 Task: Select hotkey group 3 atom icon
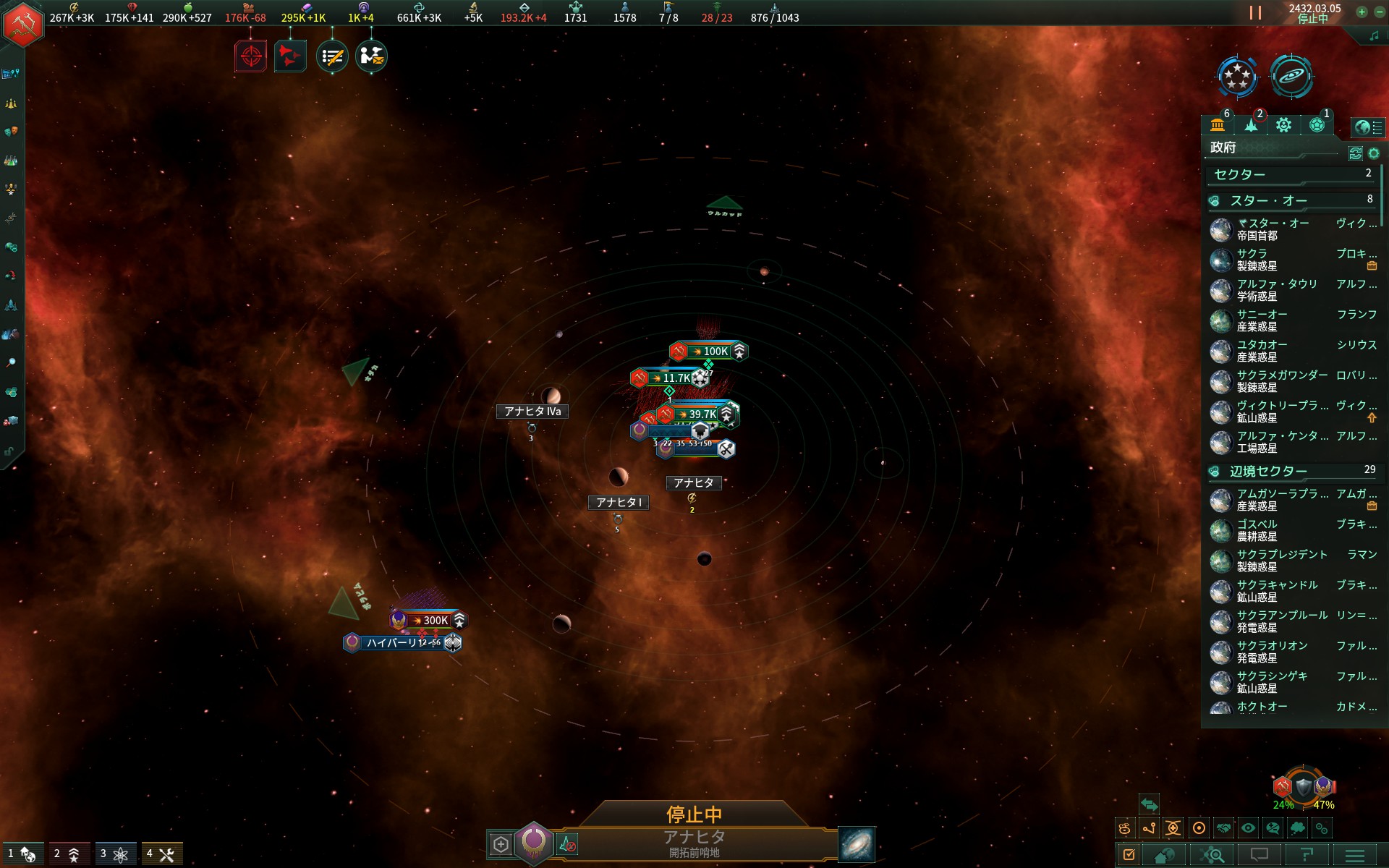(114, 854)
